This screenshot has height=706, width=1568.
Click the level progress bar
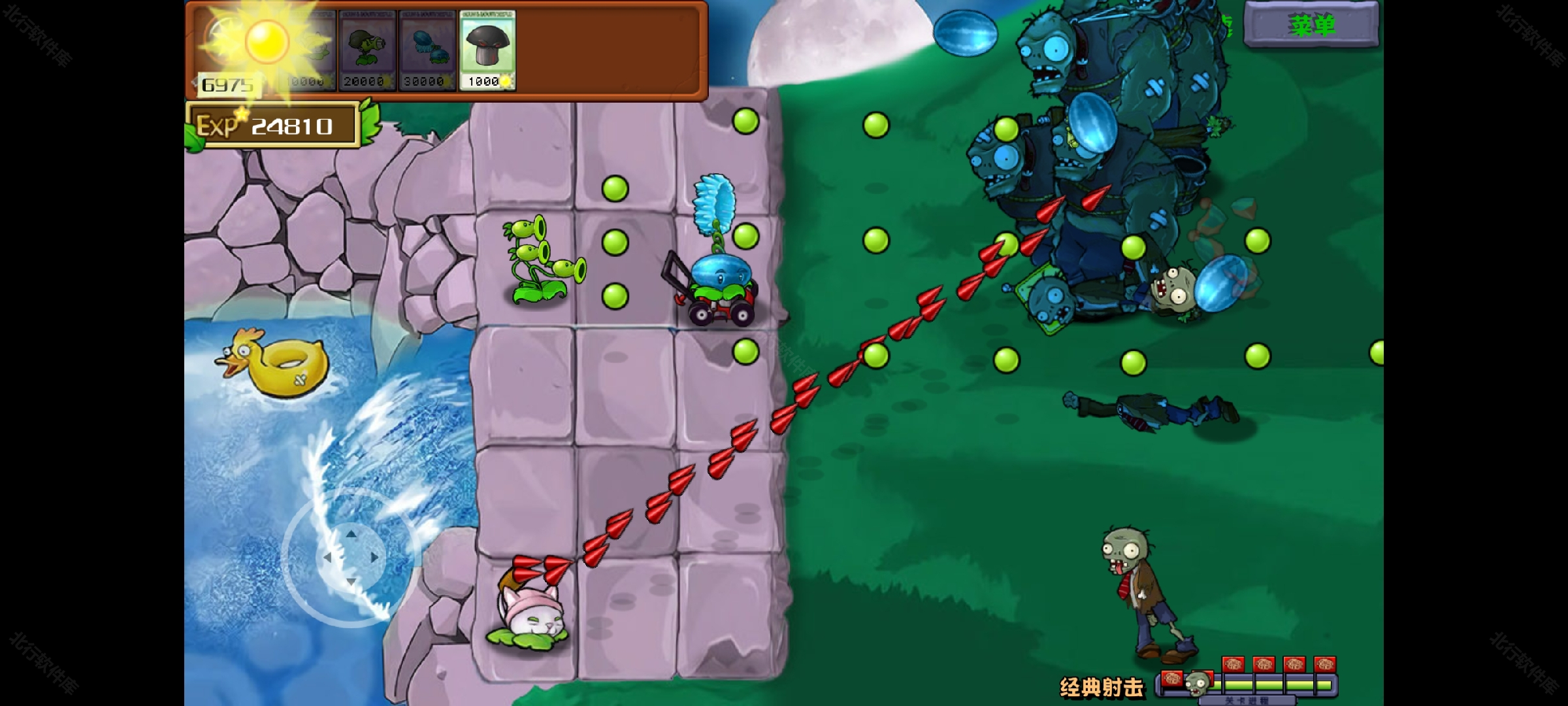point(1274,683)
